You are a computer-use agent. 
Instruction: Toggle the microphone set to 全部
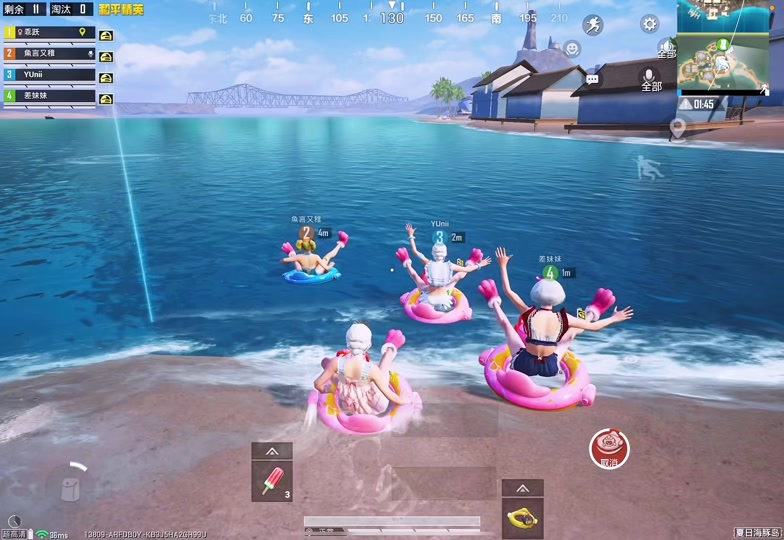(650, 79)
